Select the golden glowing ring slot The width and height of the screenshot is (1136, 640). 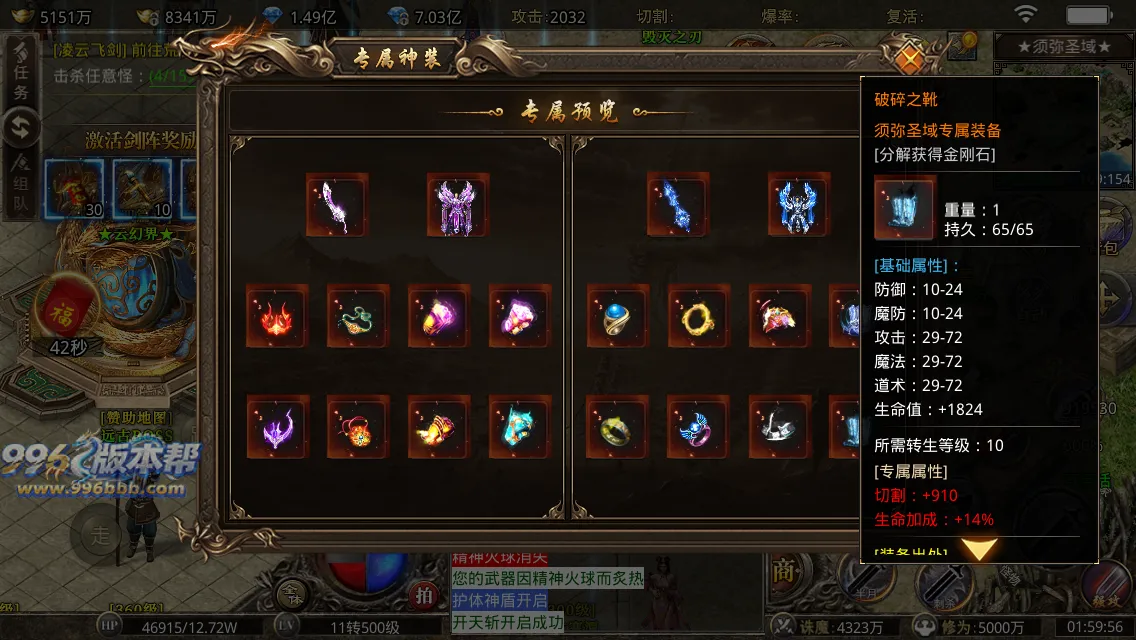(x=698, y=316)
